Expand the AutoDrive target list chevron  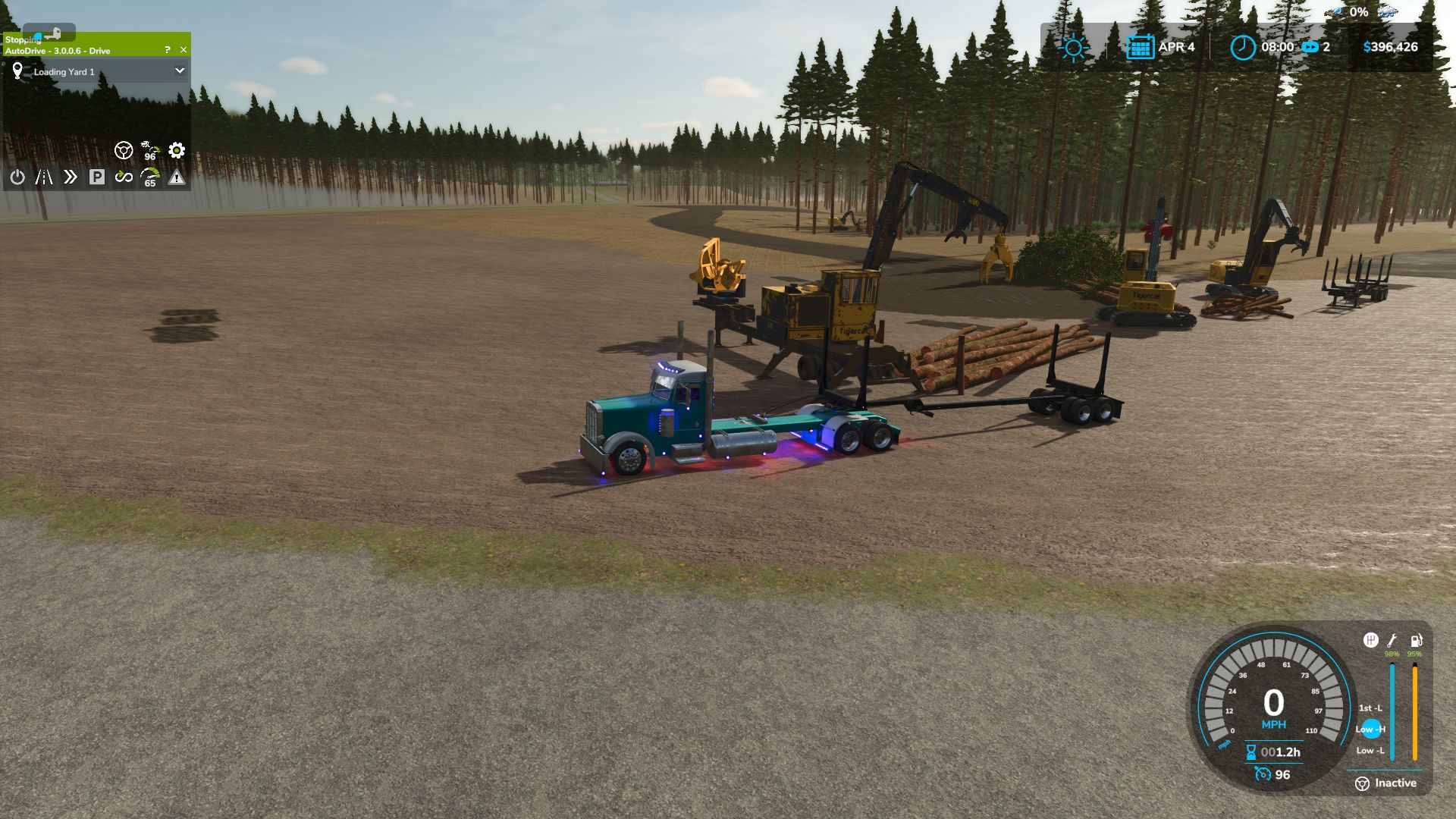point(180,71)
